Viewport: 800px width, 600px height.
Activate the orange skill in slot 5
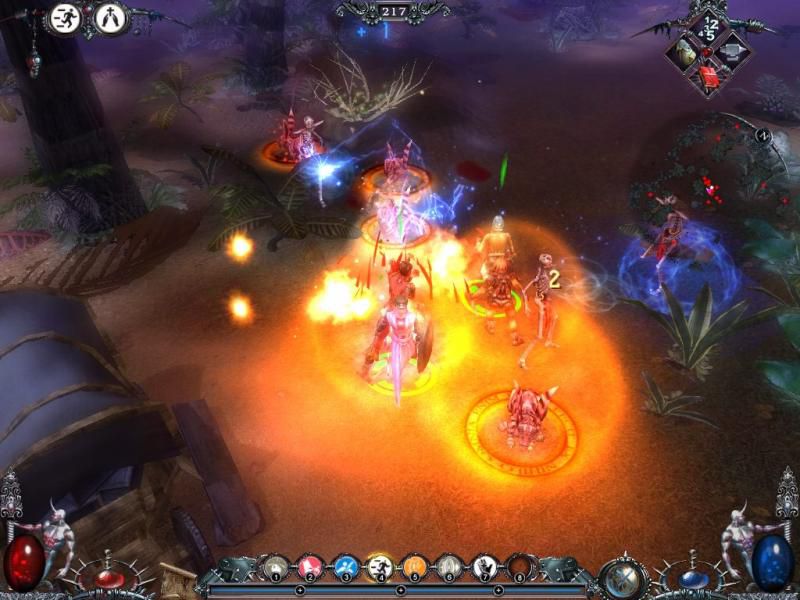(x=415, y=567)
